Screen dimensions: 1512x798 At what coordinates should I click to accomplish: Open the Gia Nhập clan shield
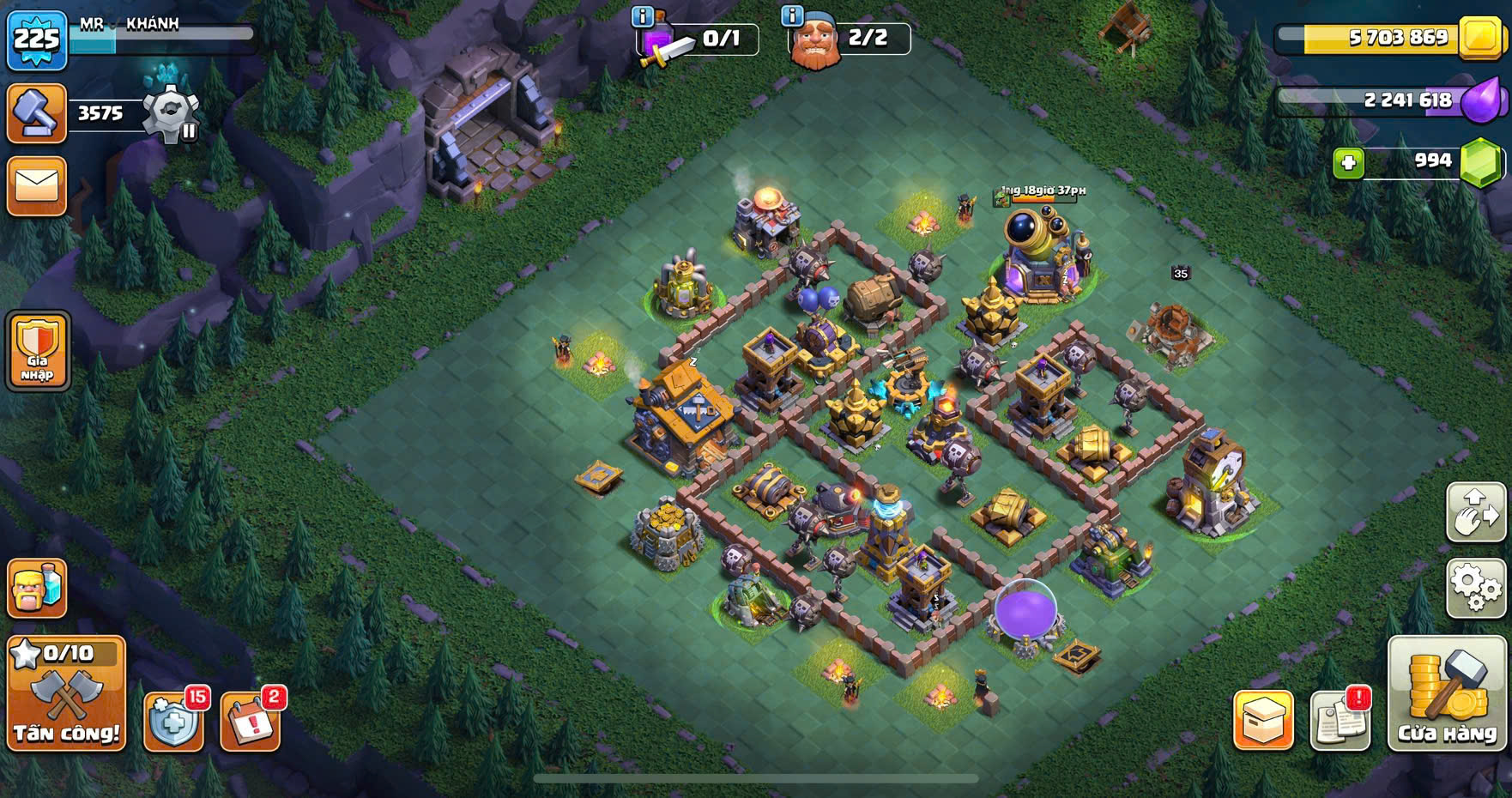tap(38, 350)
